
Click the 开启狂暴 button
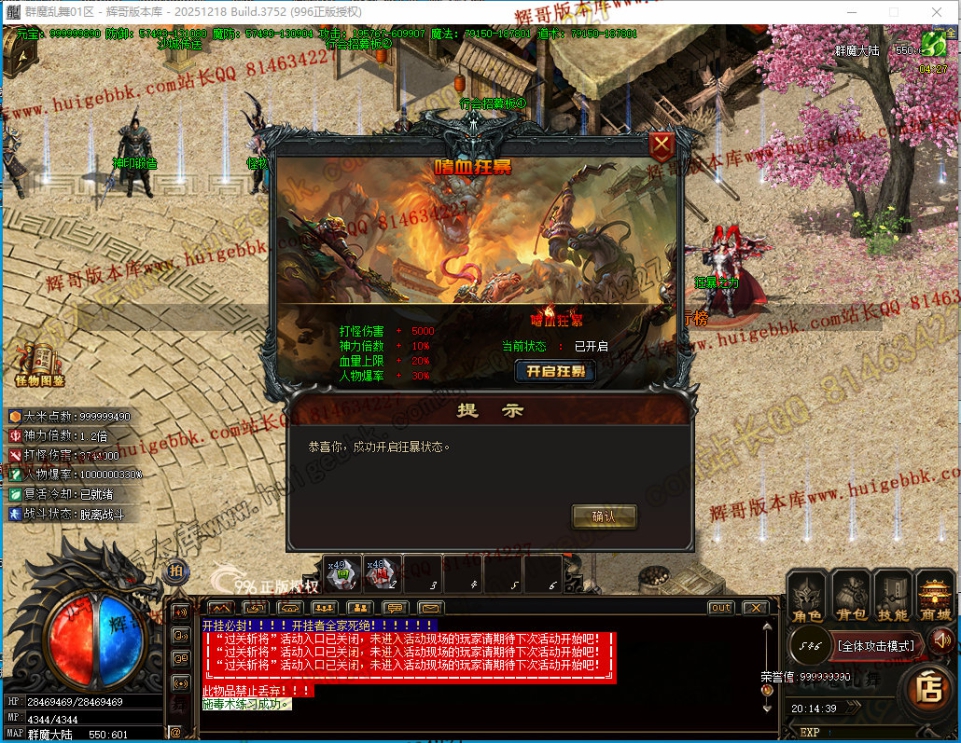(555, 371)
